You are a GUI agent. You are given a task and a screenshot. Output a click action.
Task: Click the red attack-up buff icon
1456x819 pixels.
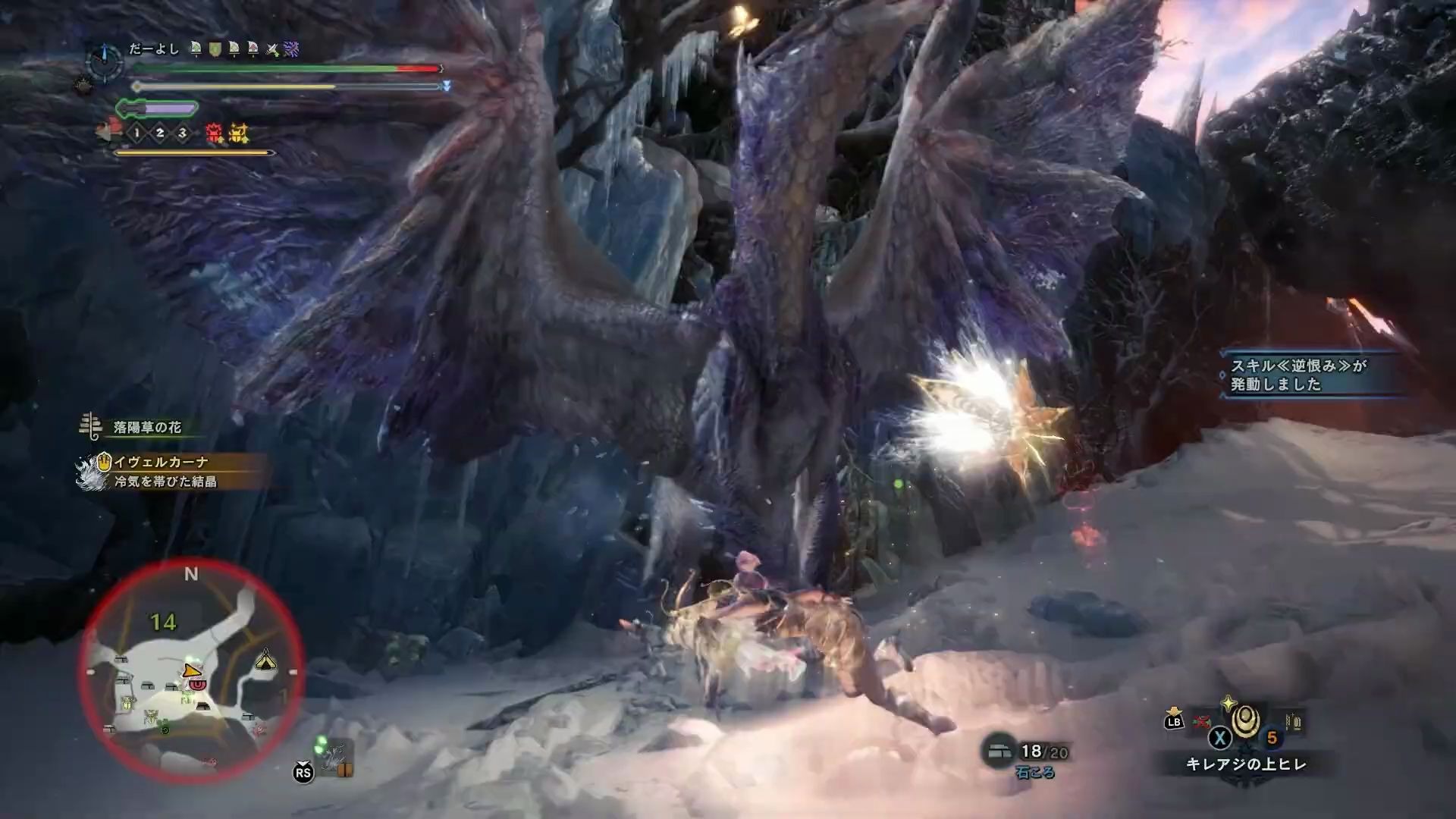point(215,134)
